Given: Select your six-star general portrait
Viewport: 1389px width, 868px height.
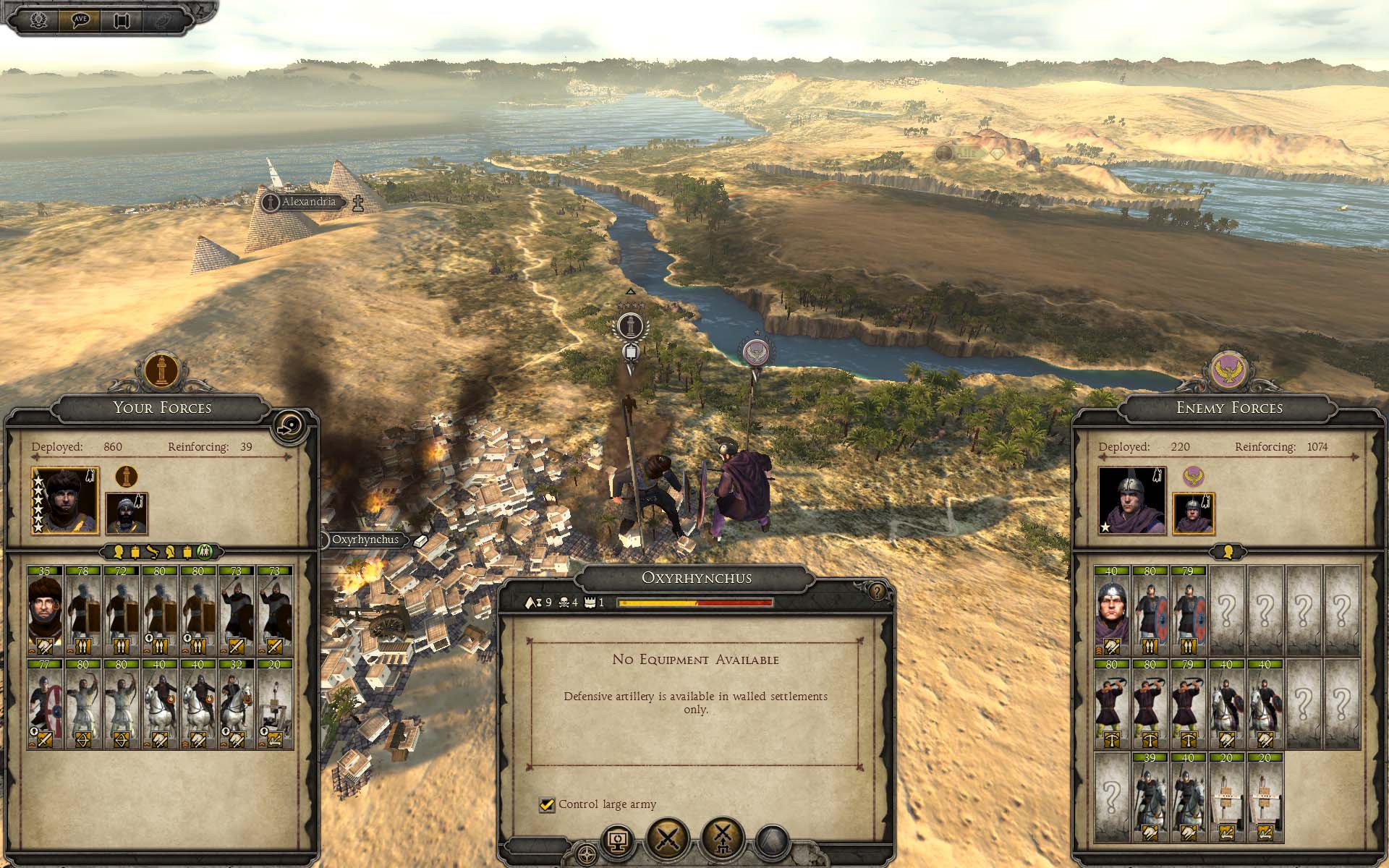Looking at the screenshot, I should click(65, 500).
